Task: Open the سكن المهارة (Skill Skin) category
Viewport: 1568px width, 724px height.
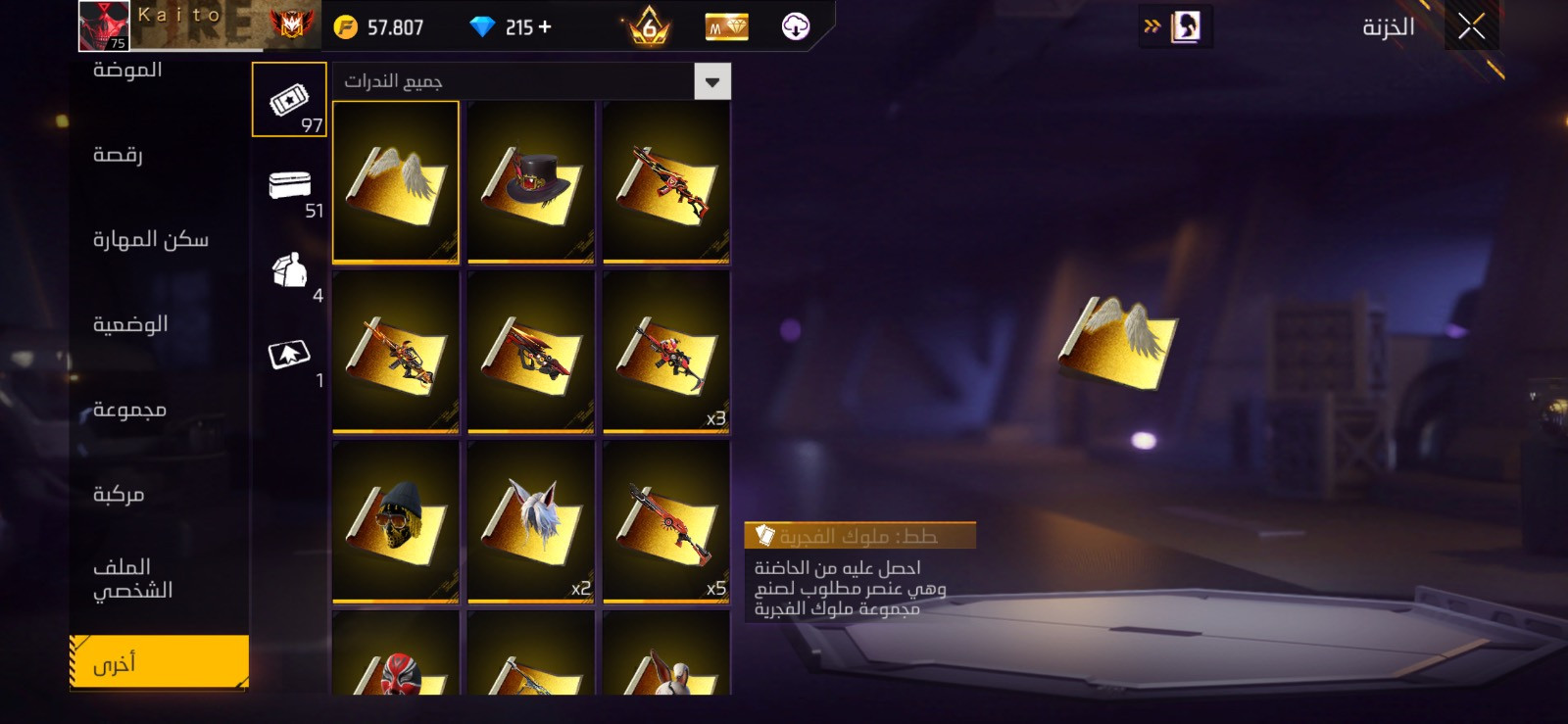Action: 150,239
